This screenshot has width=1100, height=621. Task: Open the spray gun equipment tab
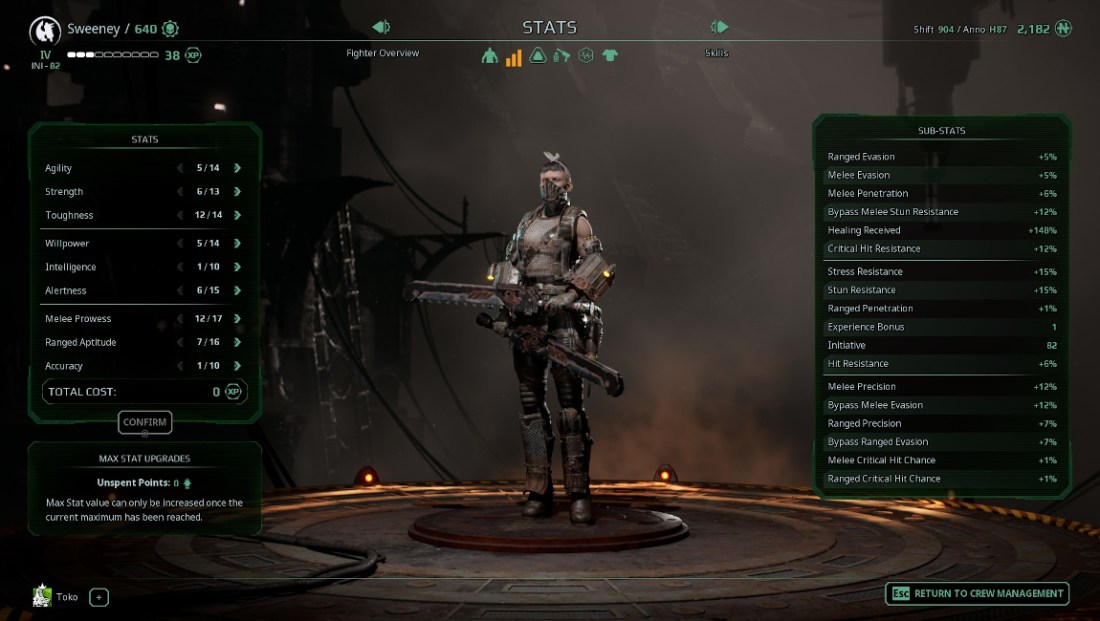[x=562, y=56]
